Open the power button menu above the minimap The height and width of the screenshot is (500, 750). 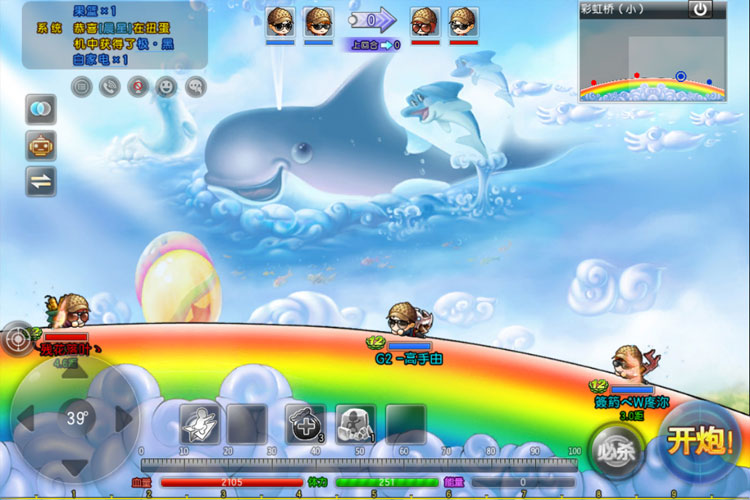(x=701, y=9)
